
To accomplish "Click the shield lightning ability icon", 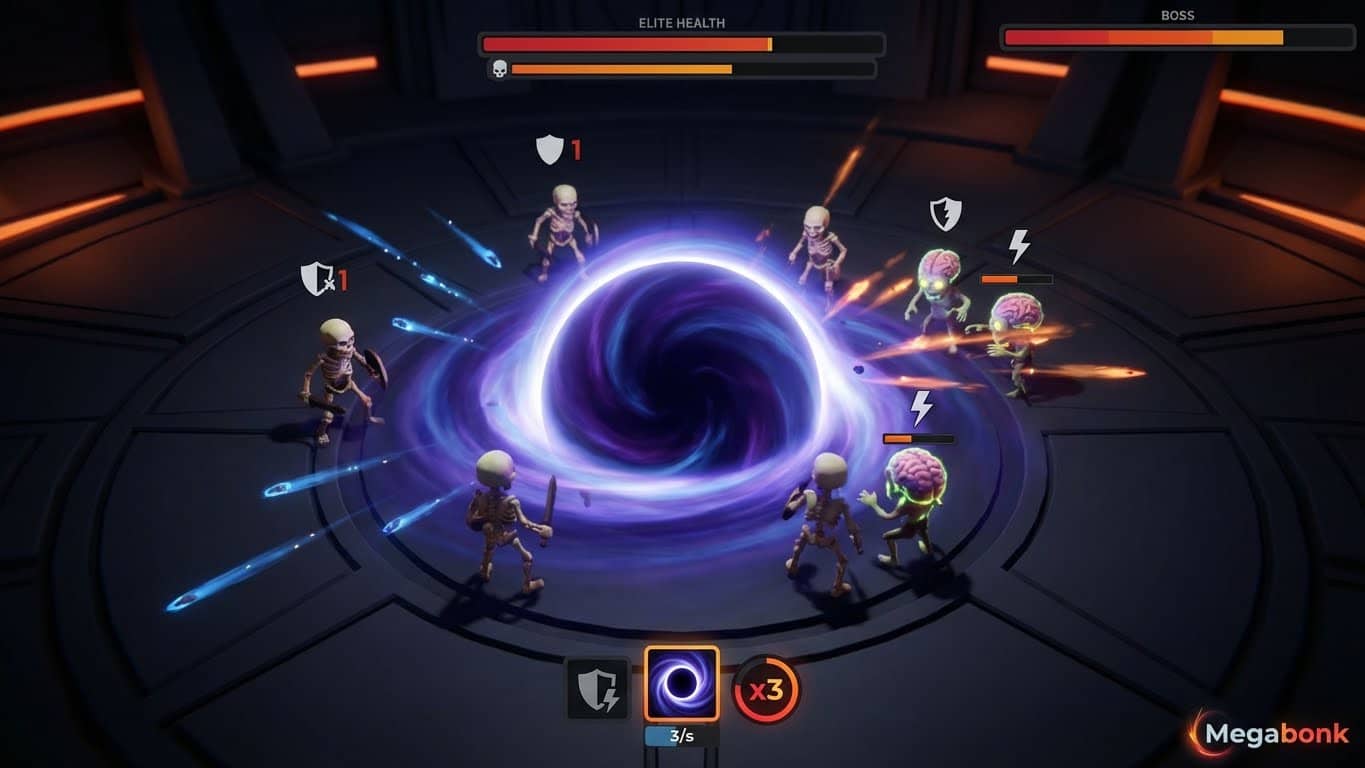I will [596, 689].
